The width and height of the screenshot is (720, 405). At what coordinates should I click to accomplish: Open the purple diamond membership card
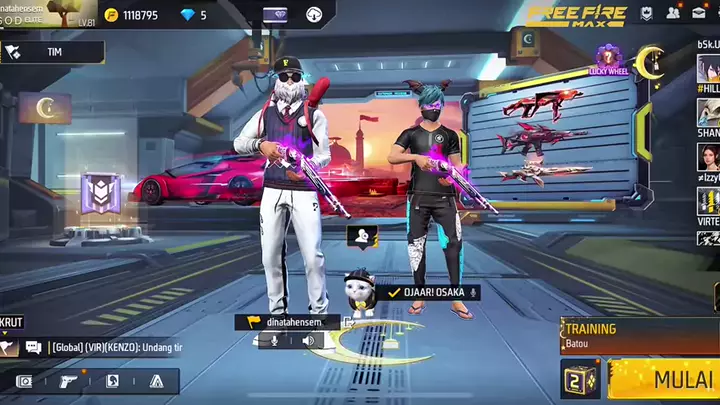pos(275,14)
